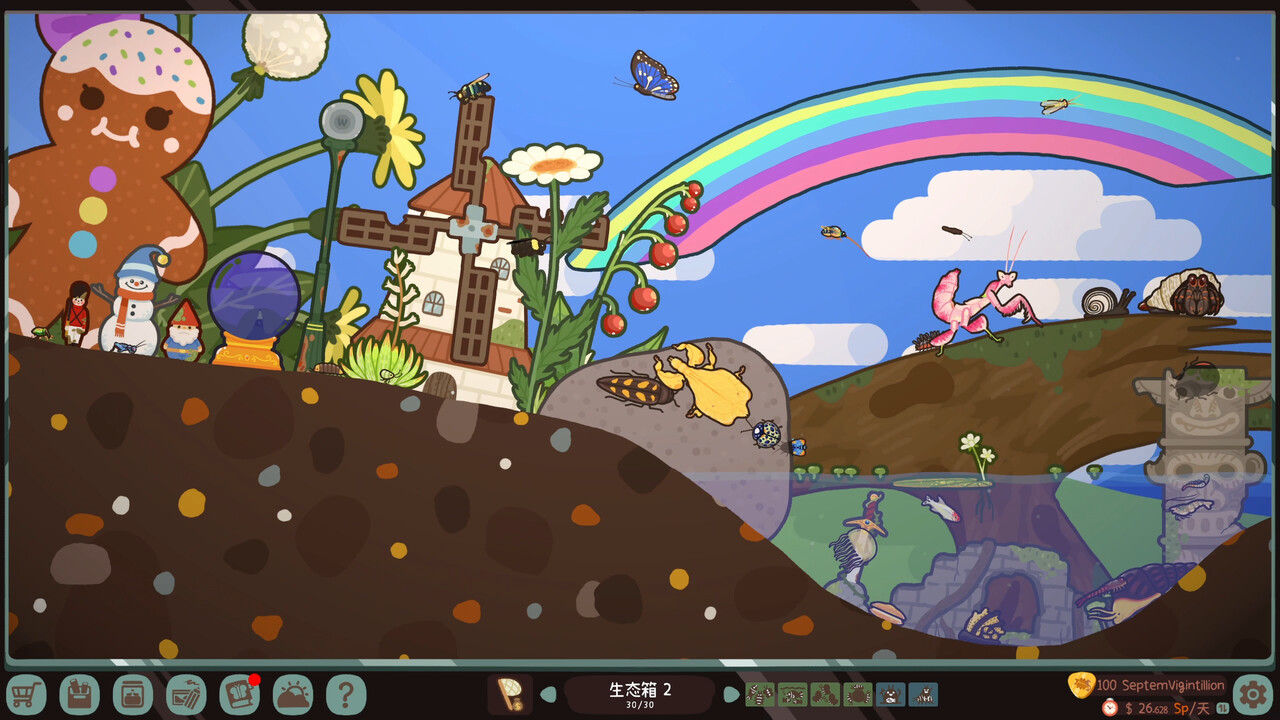Open help using the question mark icon

tap(345, 693)
